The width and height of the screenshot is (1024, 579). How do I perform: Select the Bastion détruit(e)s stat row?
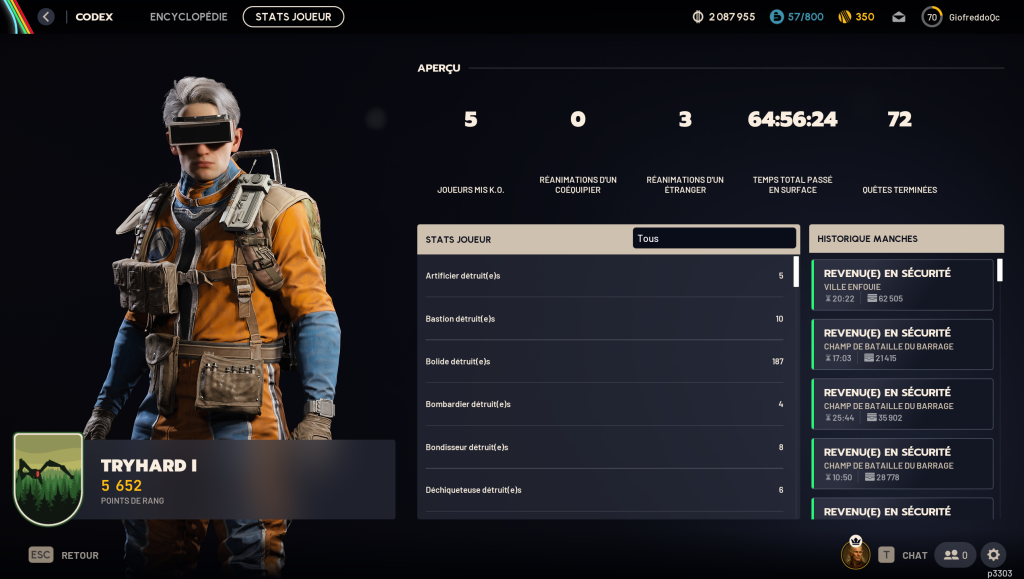pos(604,318)
